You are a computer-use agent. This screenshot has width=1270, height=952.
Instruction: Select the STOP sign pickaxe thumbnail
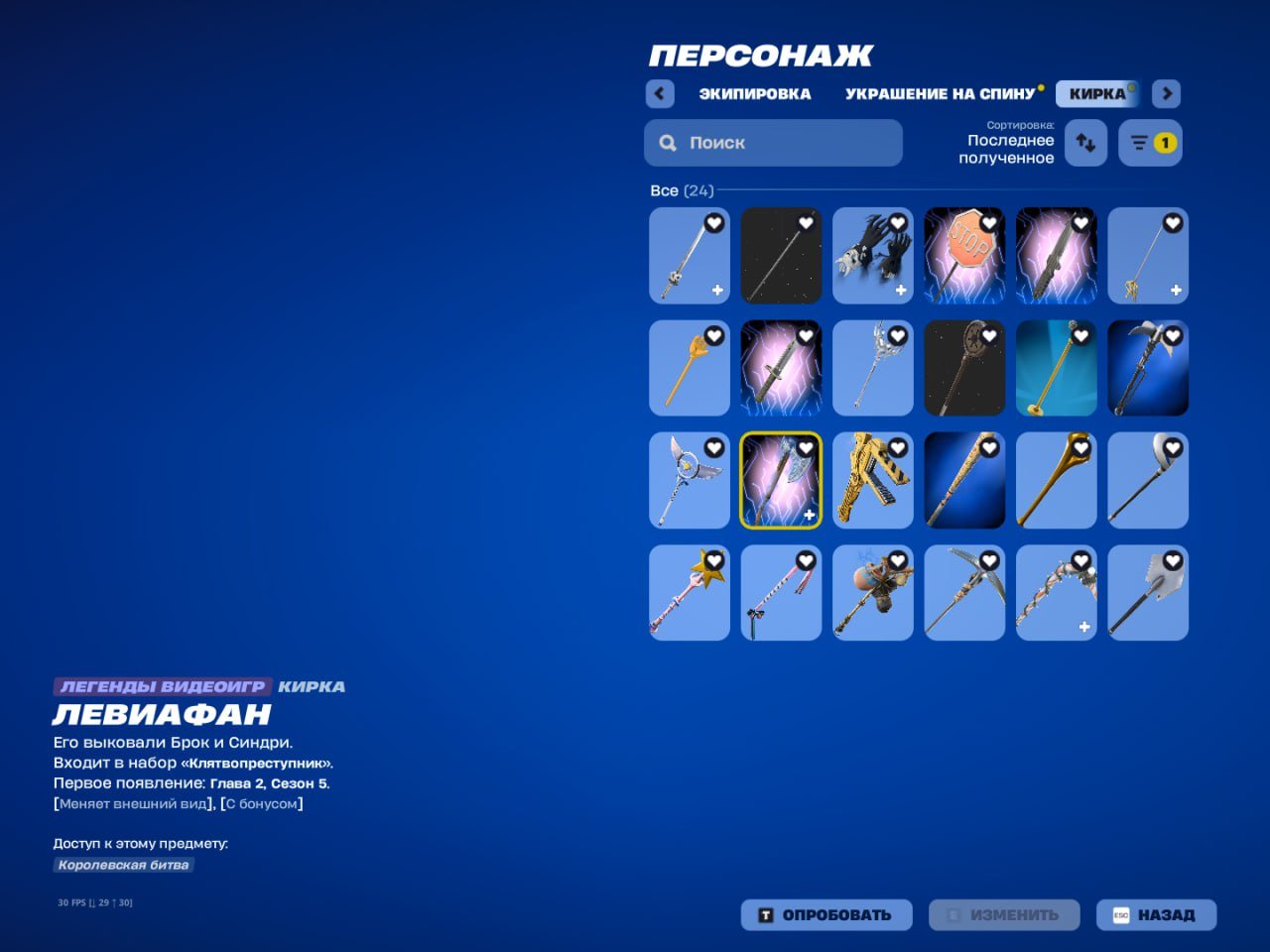964,255
